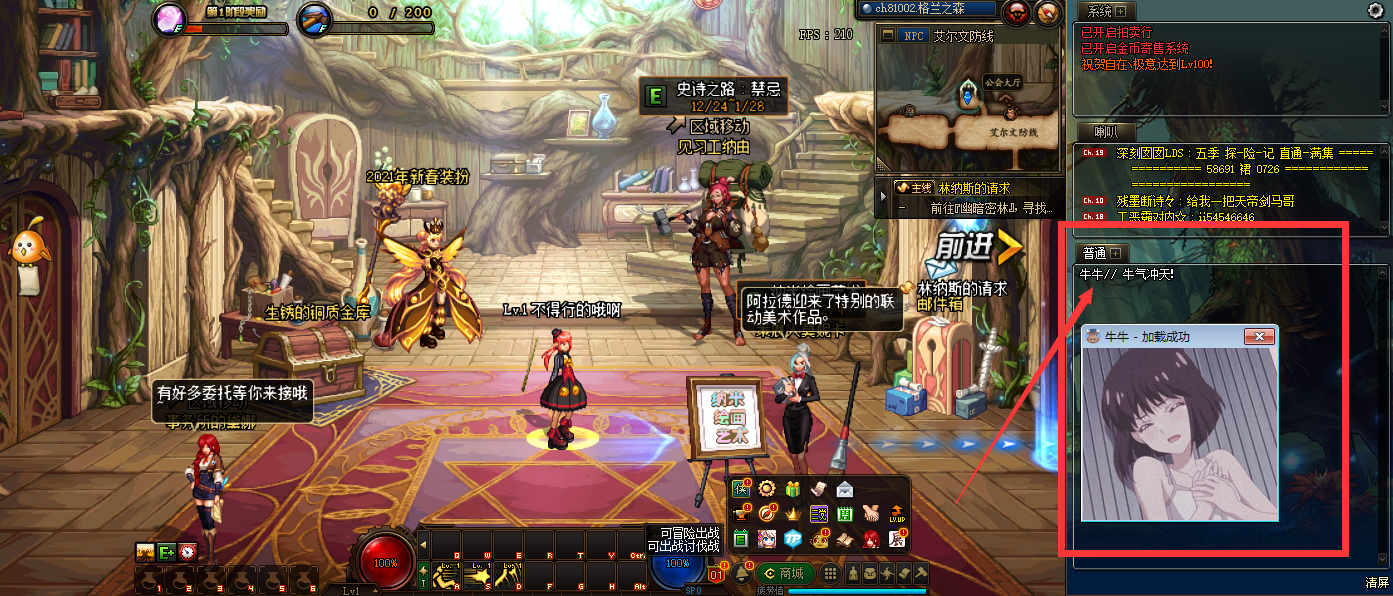The image size is (1393, 596).
Task: Click the notification bell icon
Action: click(741, 573)
